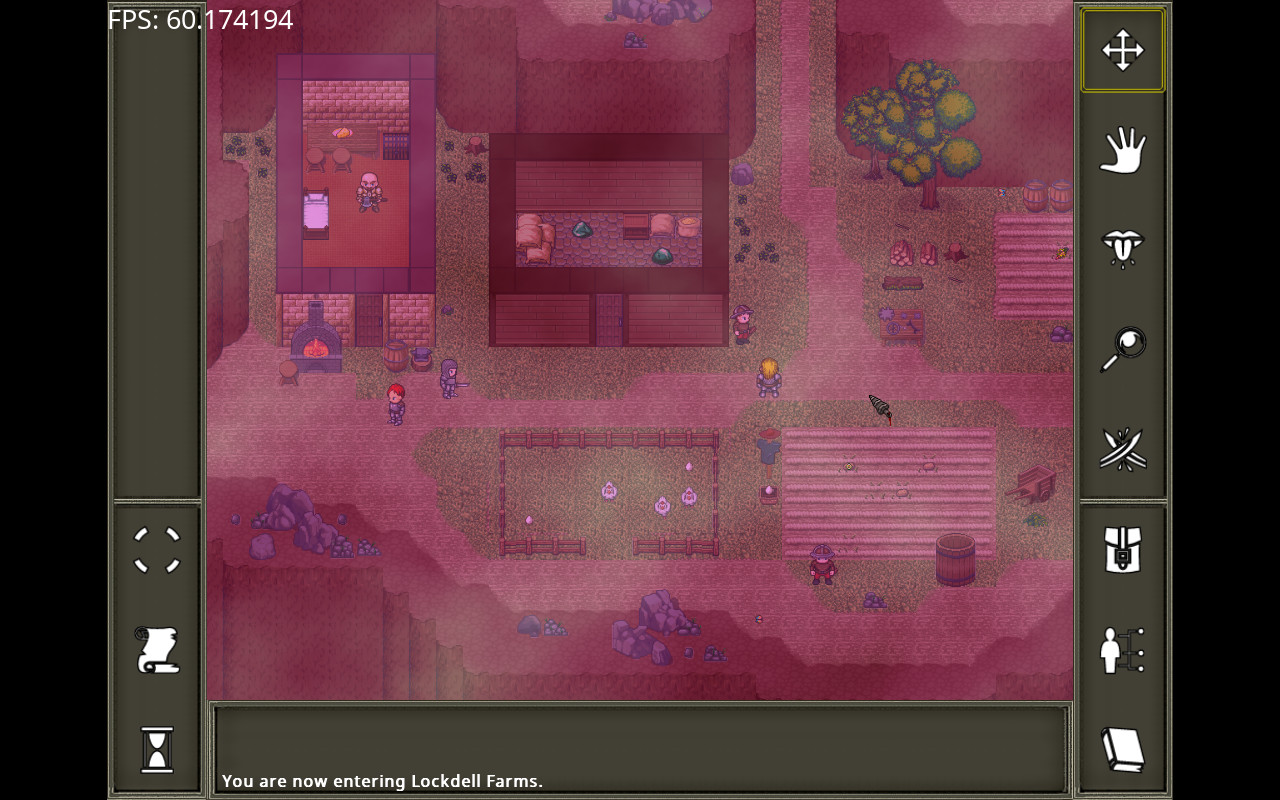
Task: Click the Lockdell Farms message text
Action: [382, 781]
